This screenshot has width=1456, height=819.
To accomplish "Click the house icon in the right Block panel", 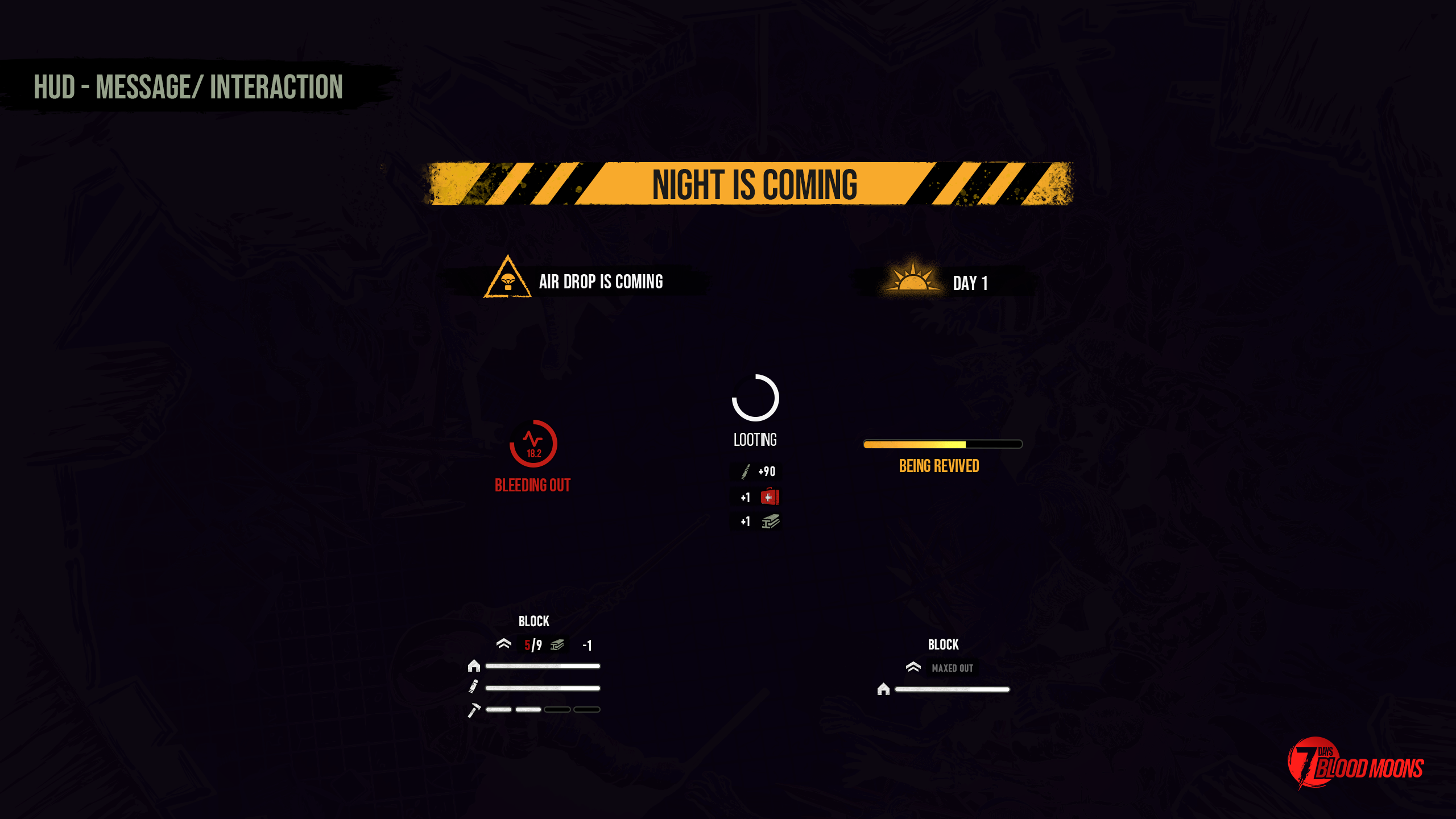I will coord(883,690).
